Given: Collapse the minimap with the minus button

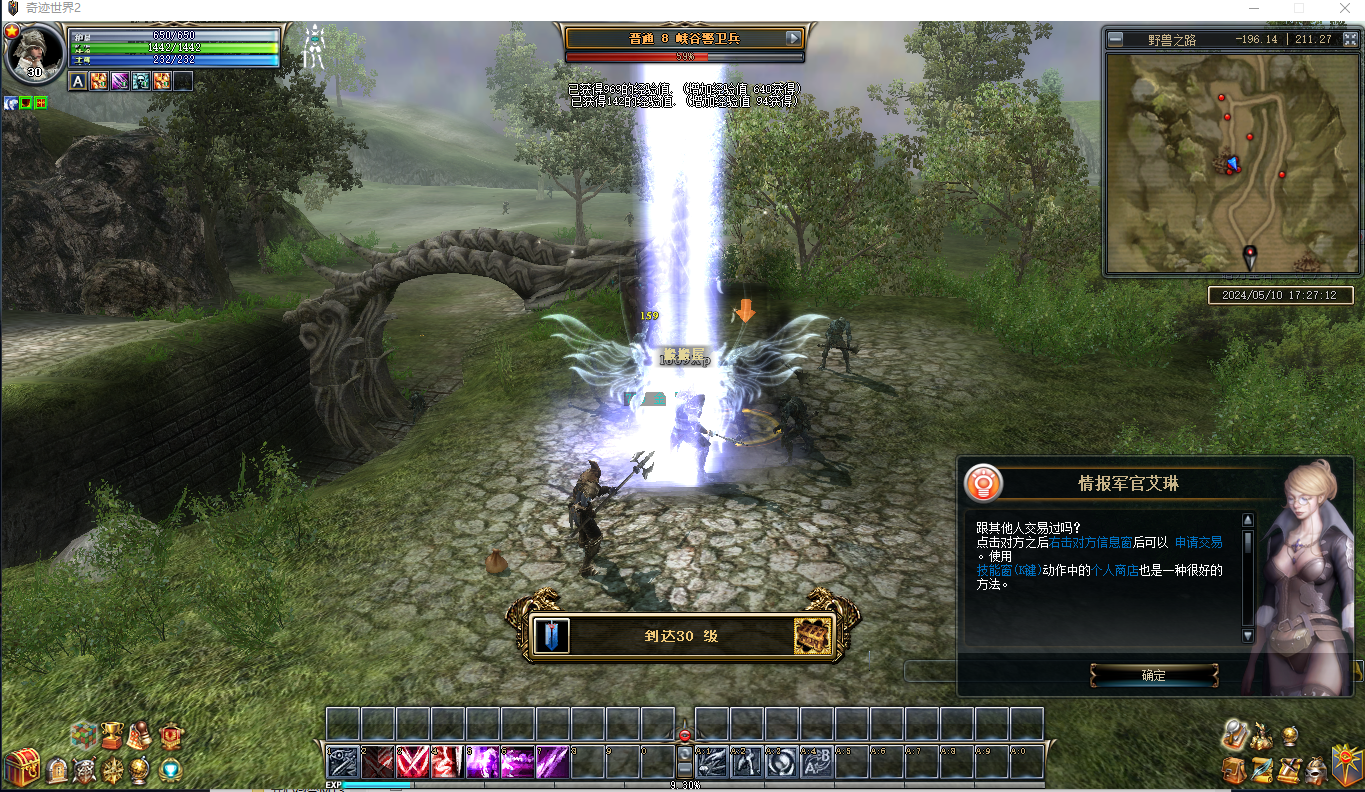Looking at the screenshot, I should pyautogui.click(x=1116, y=40).
